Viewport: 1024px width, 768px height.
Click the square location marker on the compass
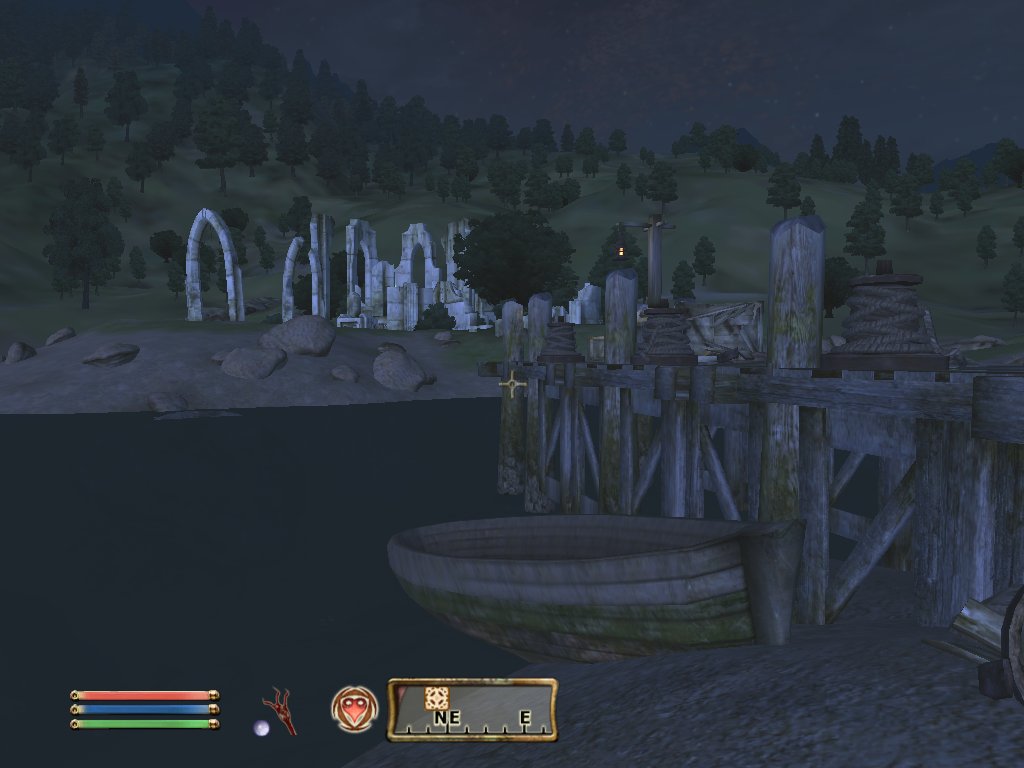(x=436, y=698)
